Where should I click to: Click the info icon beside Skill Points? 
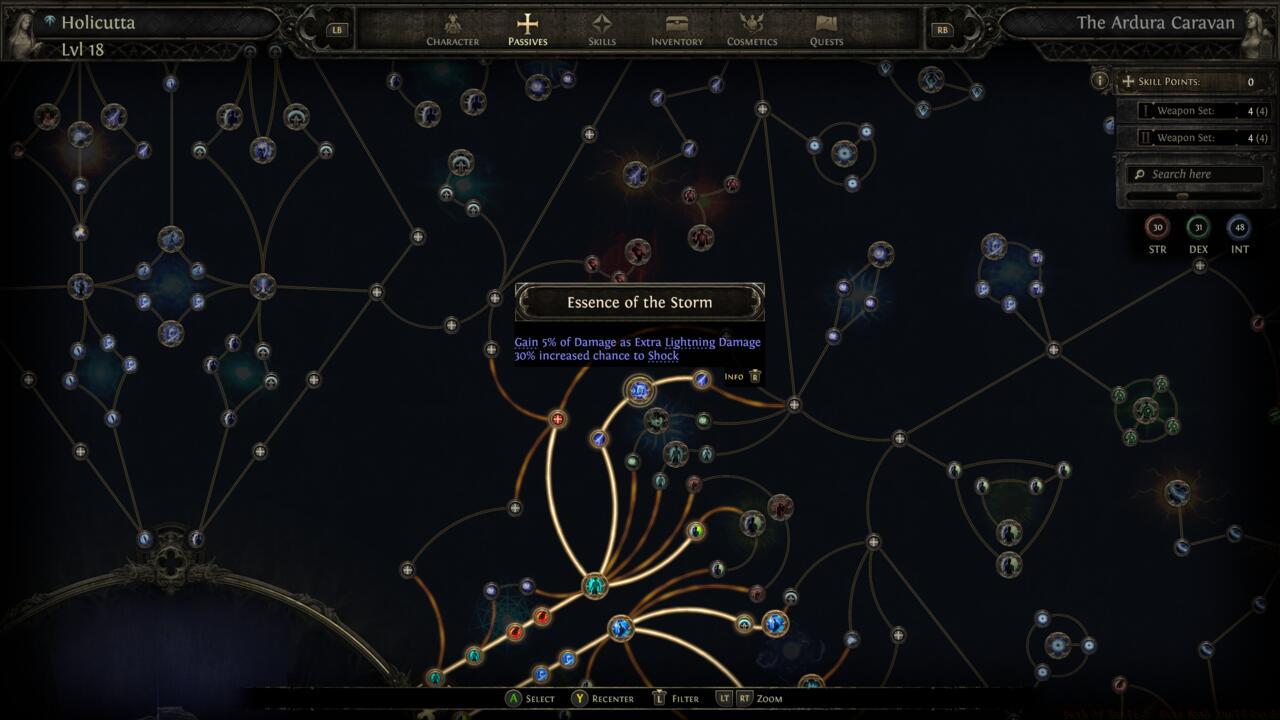1100,81
